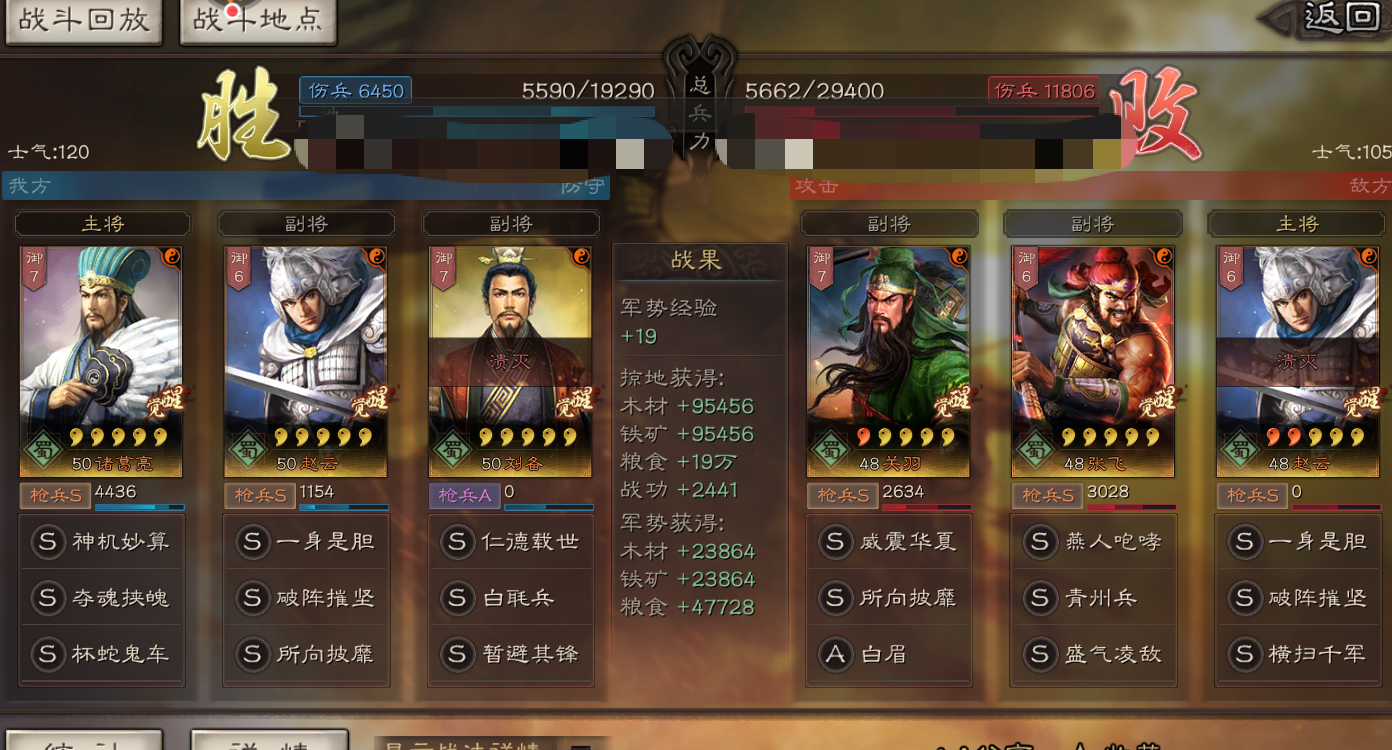Click the 战斗地点 battle location button

(257, 21)
